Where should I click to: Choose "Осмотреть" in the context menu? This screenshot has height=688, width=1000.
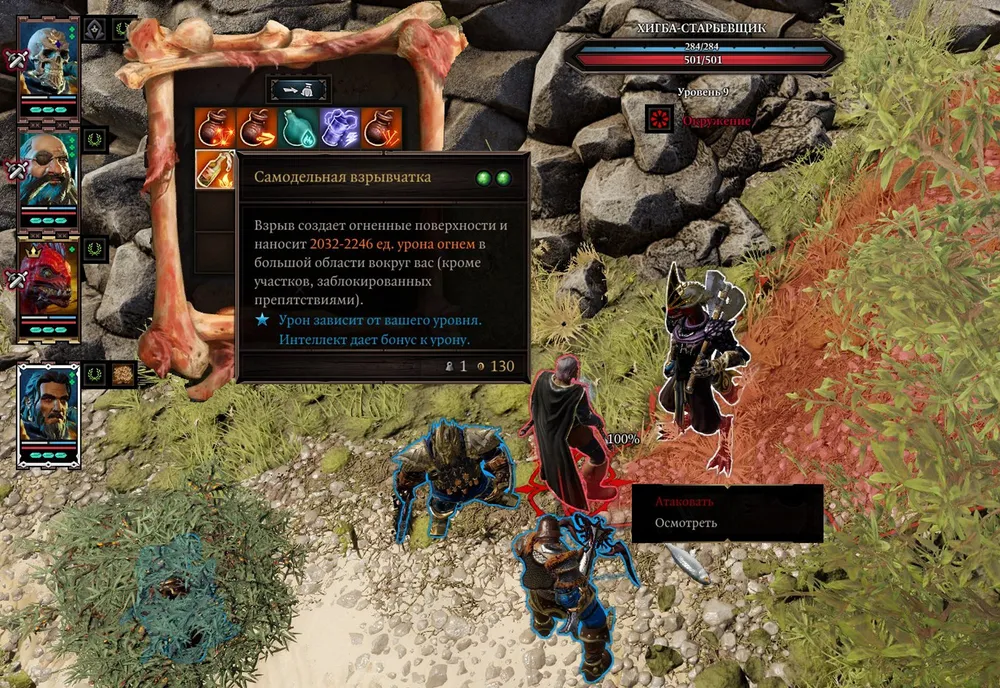pyautogui.click(x=685, y=523)
